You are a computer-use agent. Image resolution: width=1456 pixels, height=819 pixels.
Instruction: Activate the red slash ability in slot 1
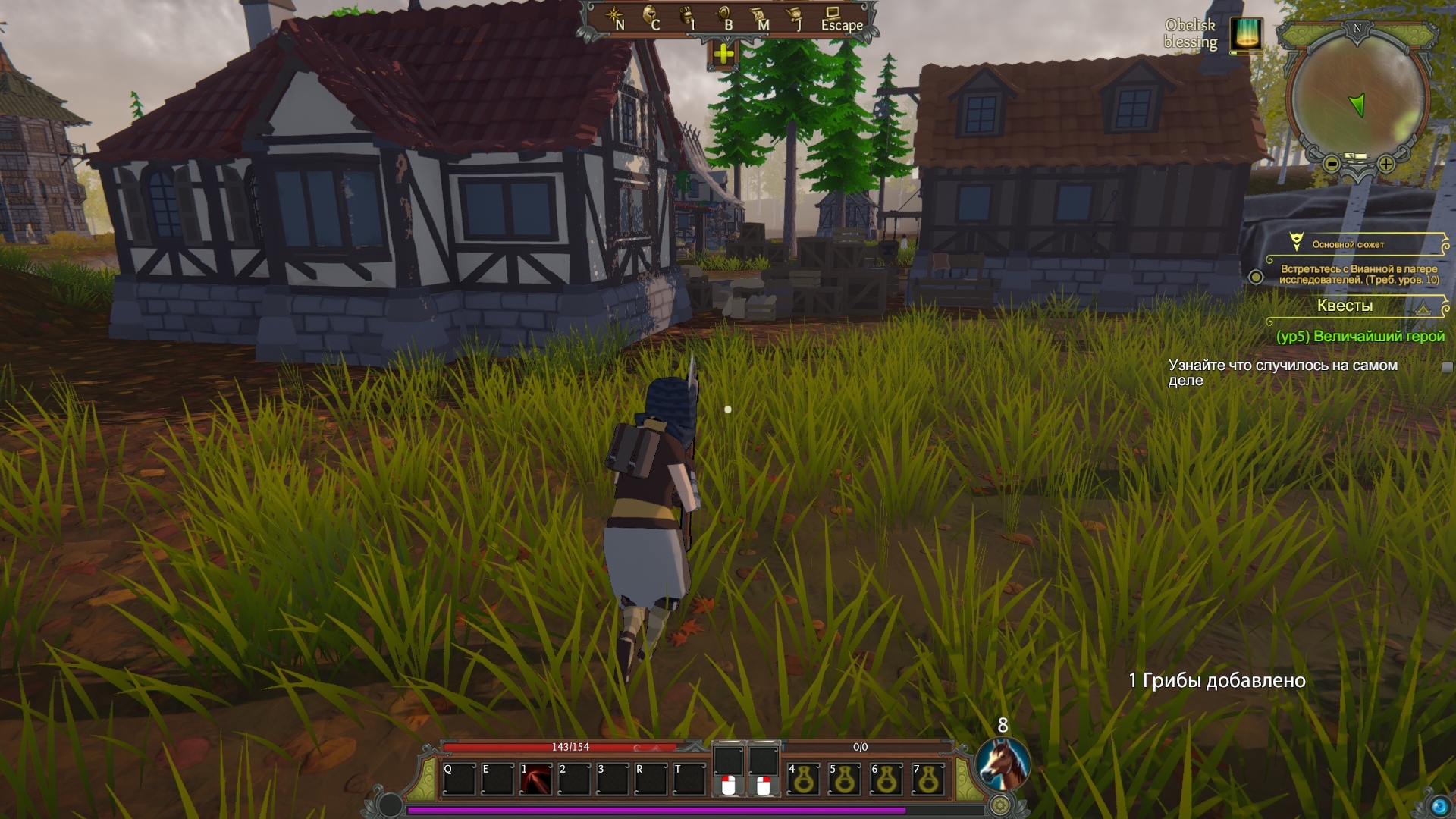(x=535, y=779)
